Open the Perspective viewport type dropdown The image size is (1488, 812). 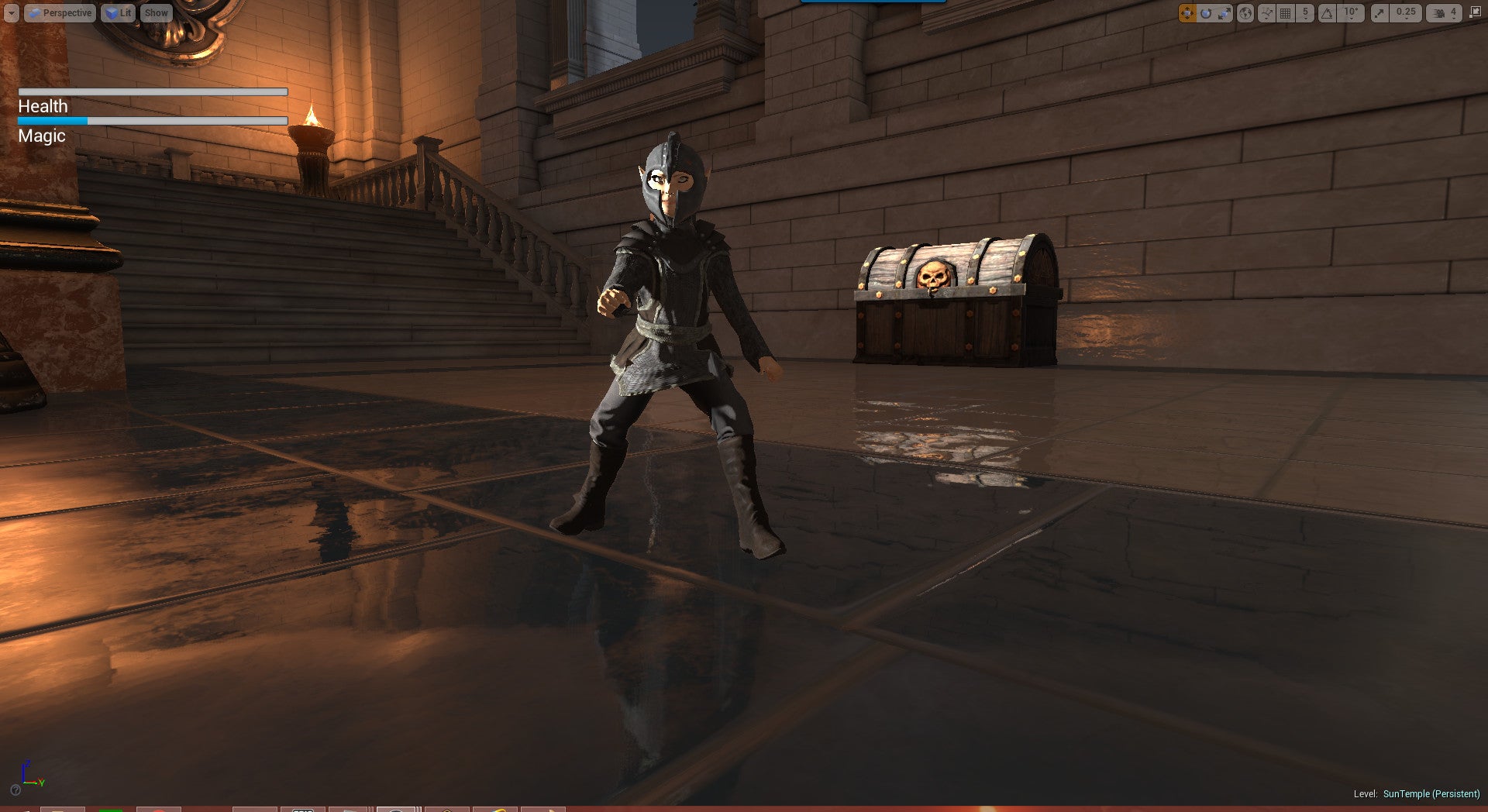point(60,13)
